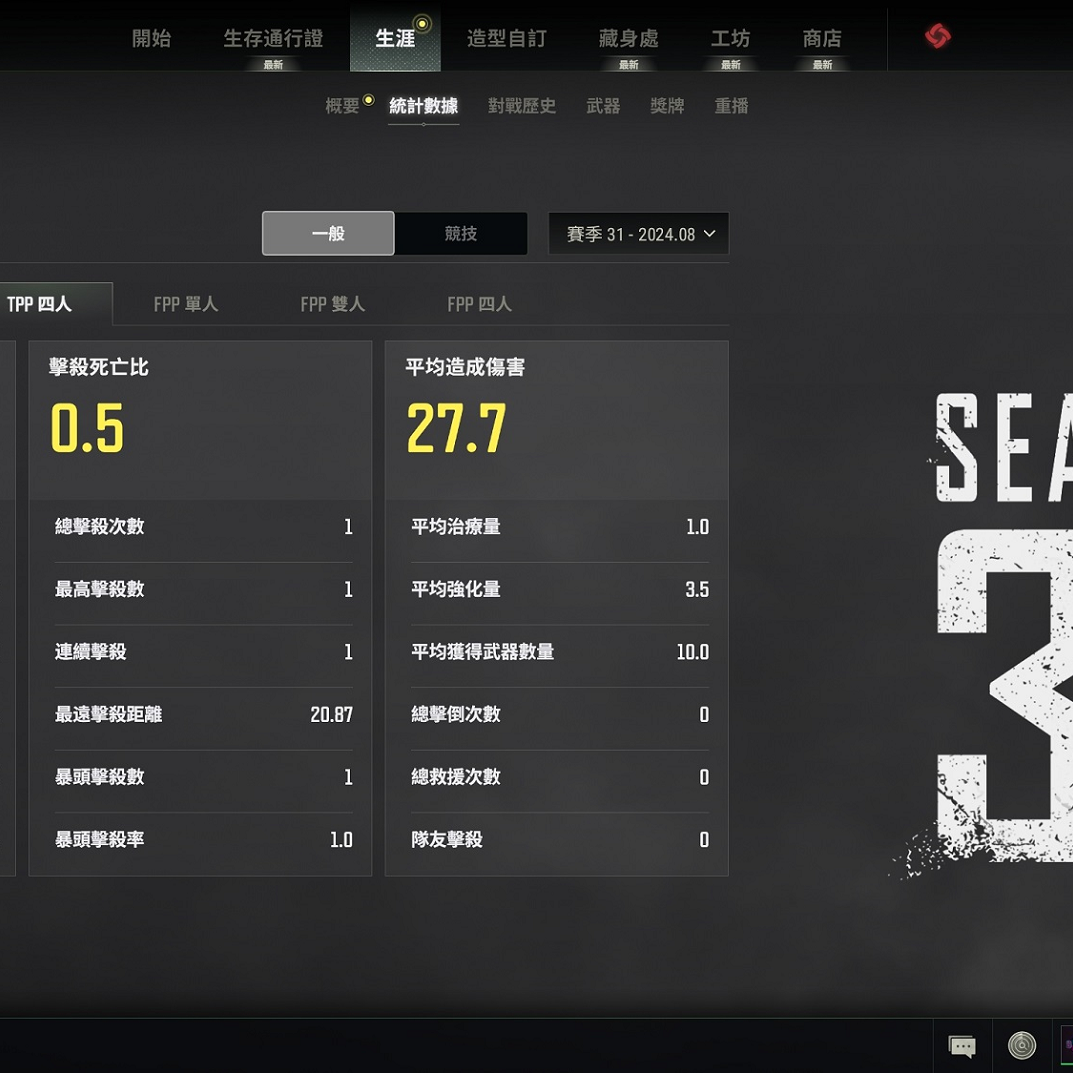
Task: Expand the 賽季 31 season dropdown
Action: [639, 234]
